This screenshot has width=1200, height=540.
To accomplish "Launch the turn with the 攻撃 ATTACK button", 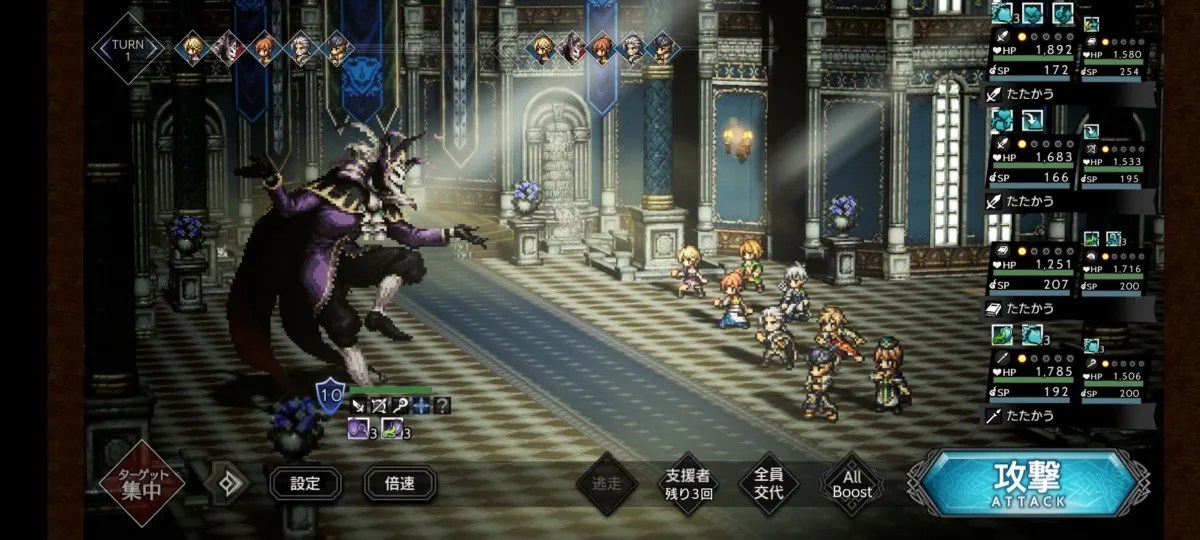I will coord(1026,483).
